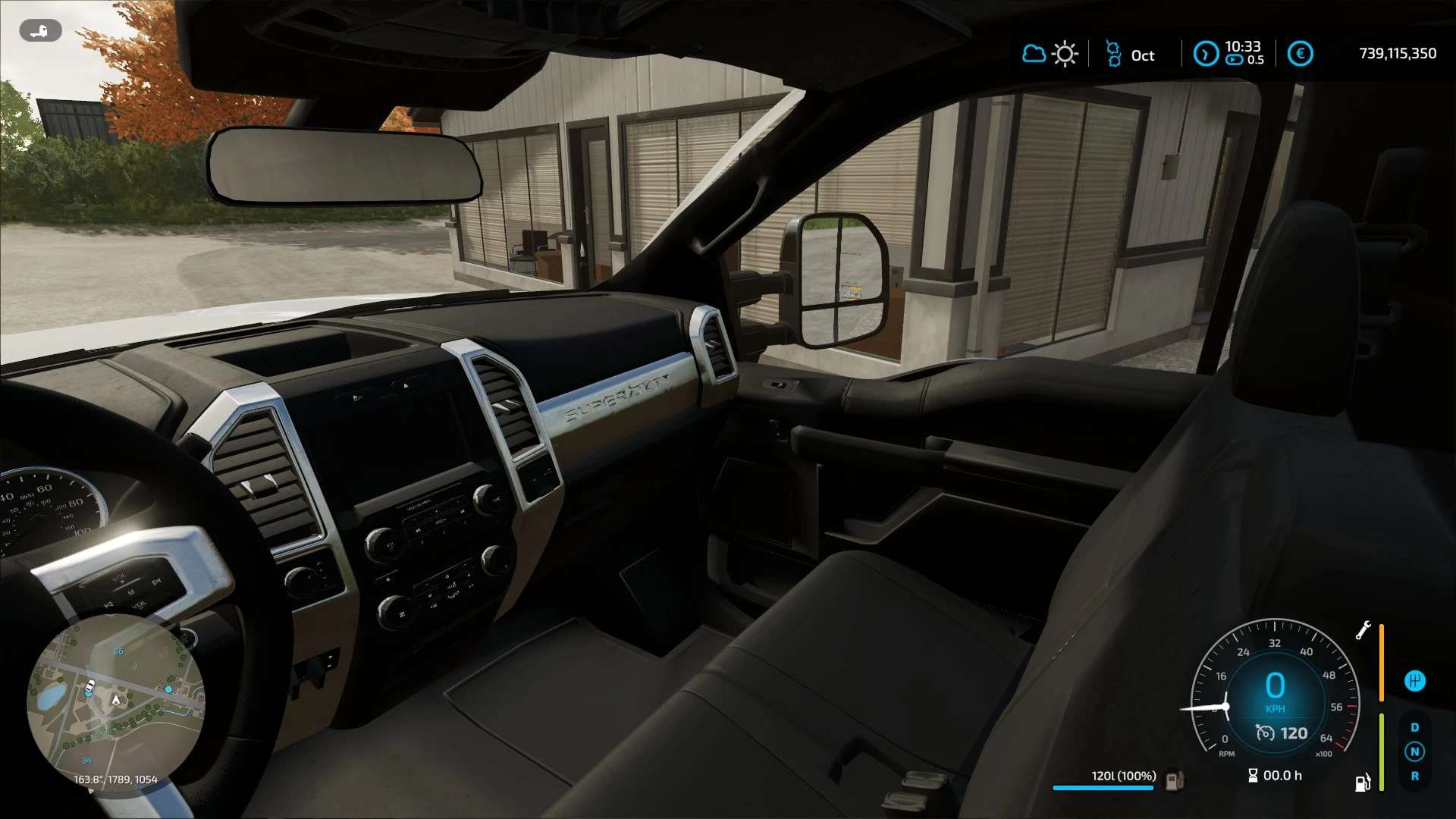This screenshot has height=819, width=1456.
Task: Click the wrench damage icon
Action: (1363, 630)
